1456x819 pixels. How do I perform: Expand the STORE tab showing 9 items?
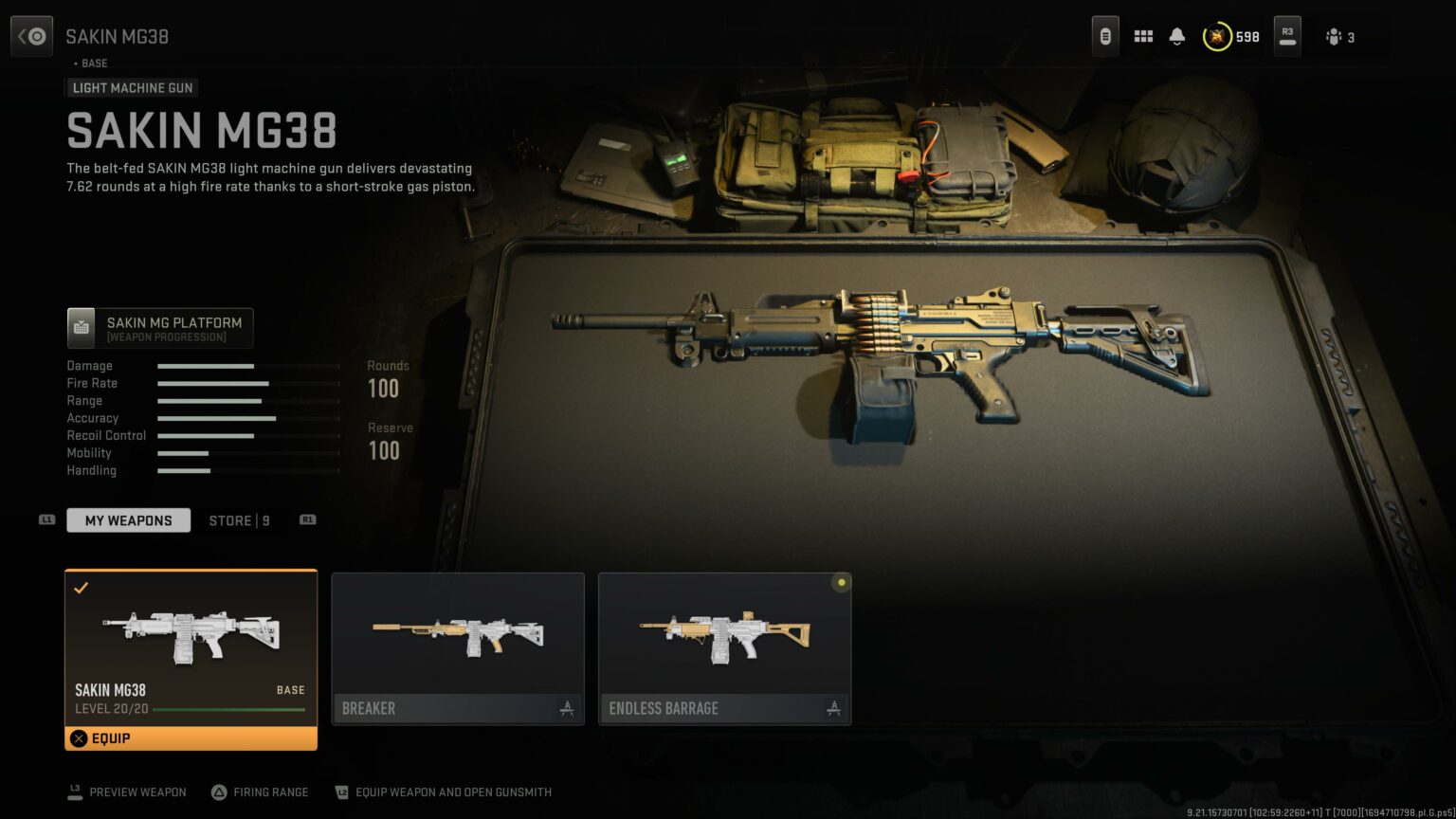click(x=238, y=519)
